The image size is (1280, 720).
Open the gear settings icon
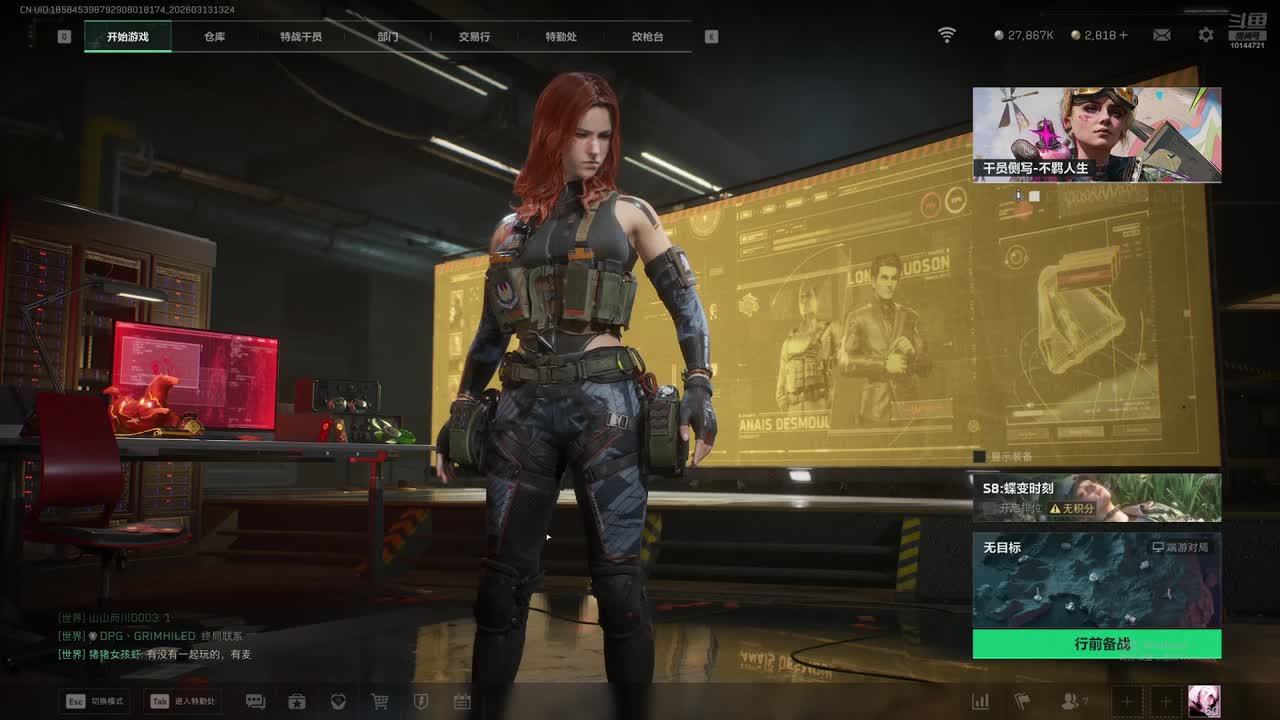1206,35
